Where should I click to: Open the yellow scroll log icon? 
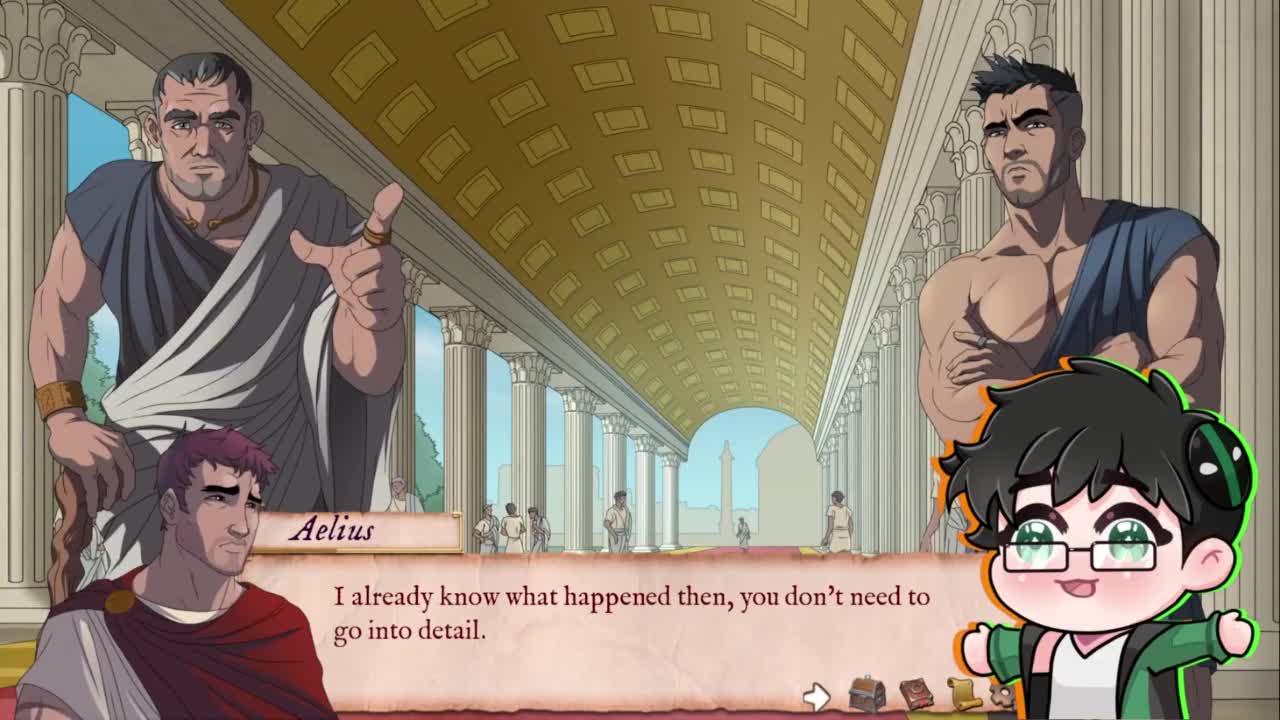point(963,694)
